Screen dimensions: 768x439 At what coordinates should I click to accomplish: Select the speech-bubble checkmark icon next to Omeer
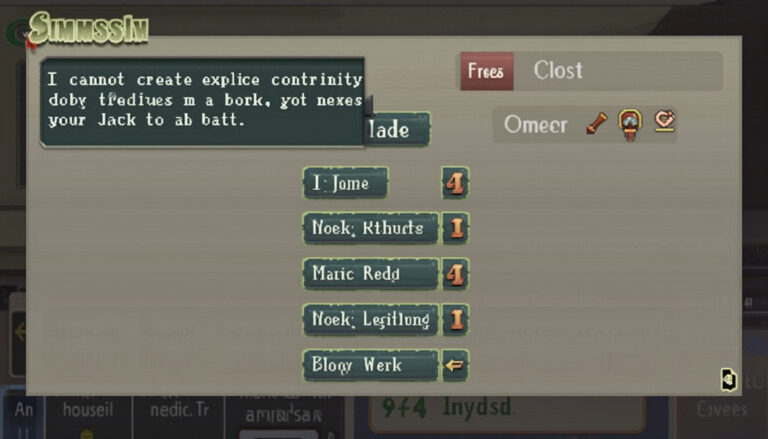tap(664, 122)
